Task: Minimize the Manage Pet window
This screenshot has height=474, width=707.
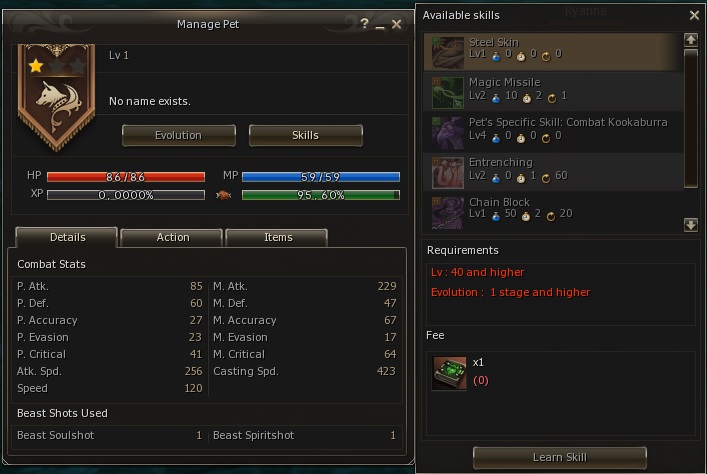Action: pyautogui.click(x=380, y=24)
